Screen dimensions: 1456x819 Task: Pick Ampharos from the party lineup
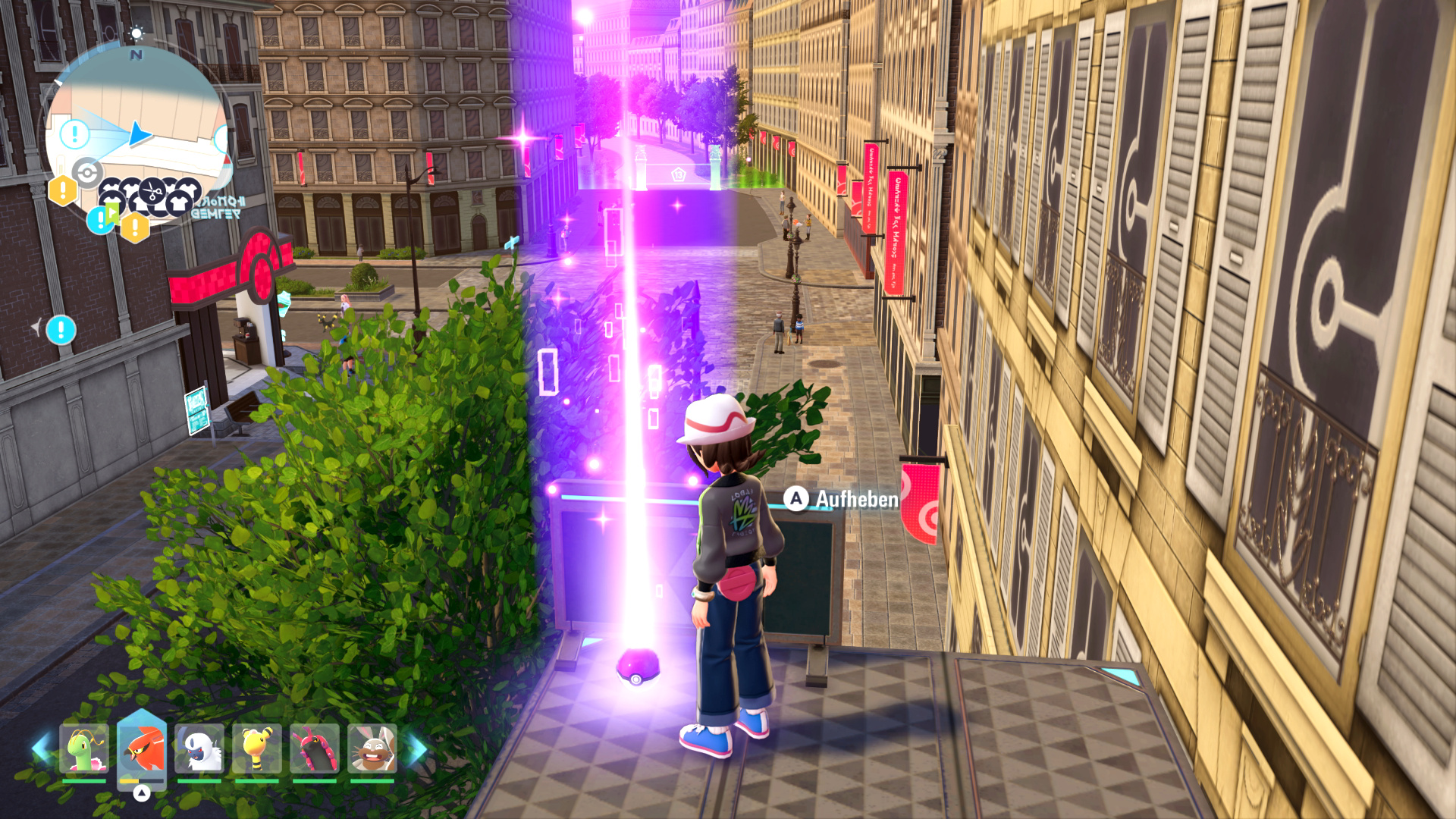click(257, 748)
